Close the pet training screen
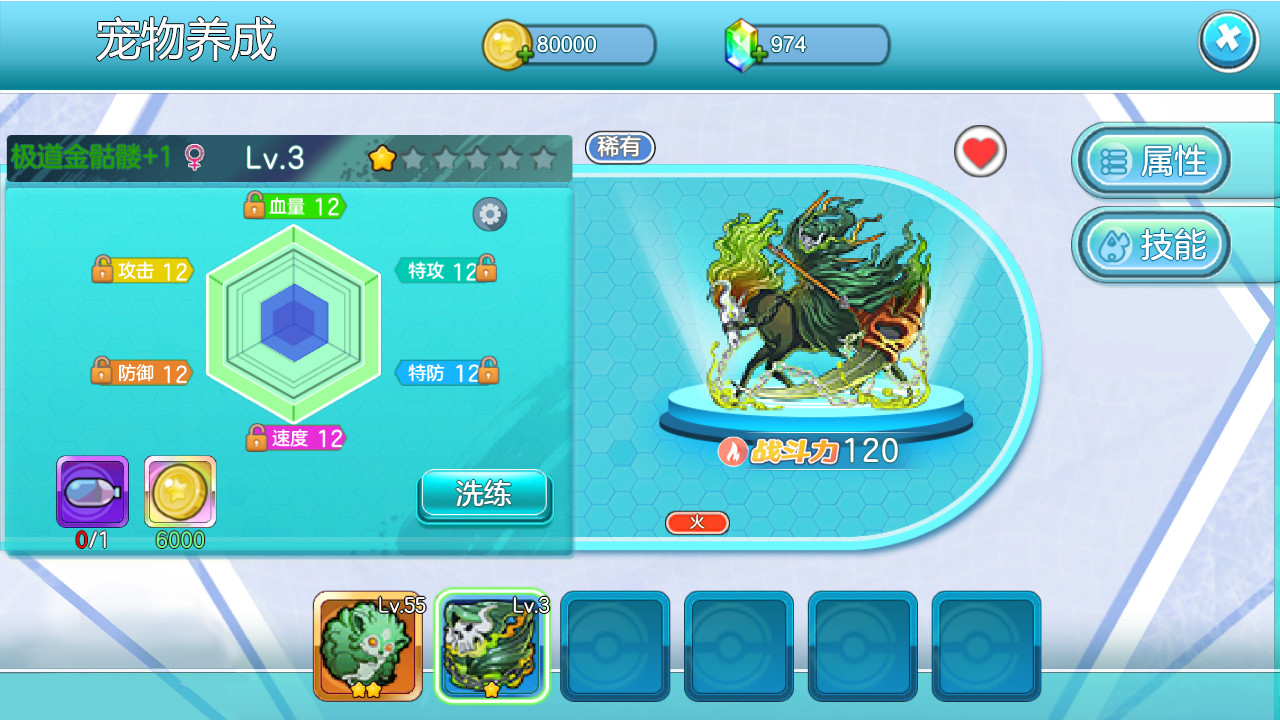Viewport: 1280px width, 720px height. 1228,41
